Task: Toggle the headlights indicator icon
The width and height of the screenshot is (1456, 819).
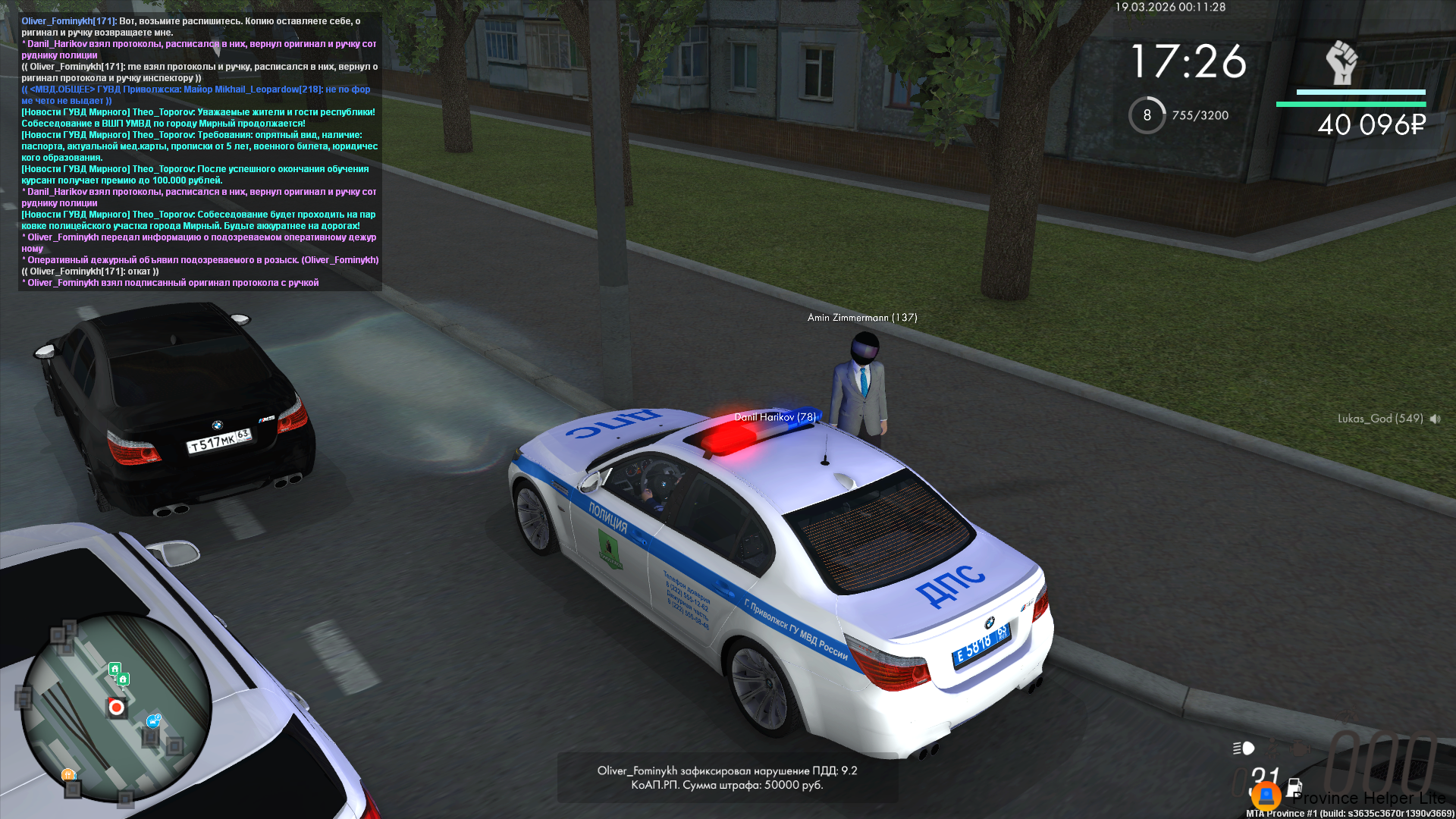Action: coord(1244,748)
